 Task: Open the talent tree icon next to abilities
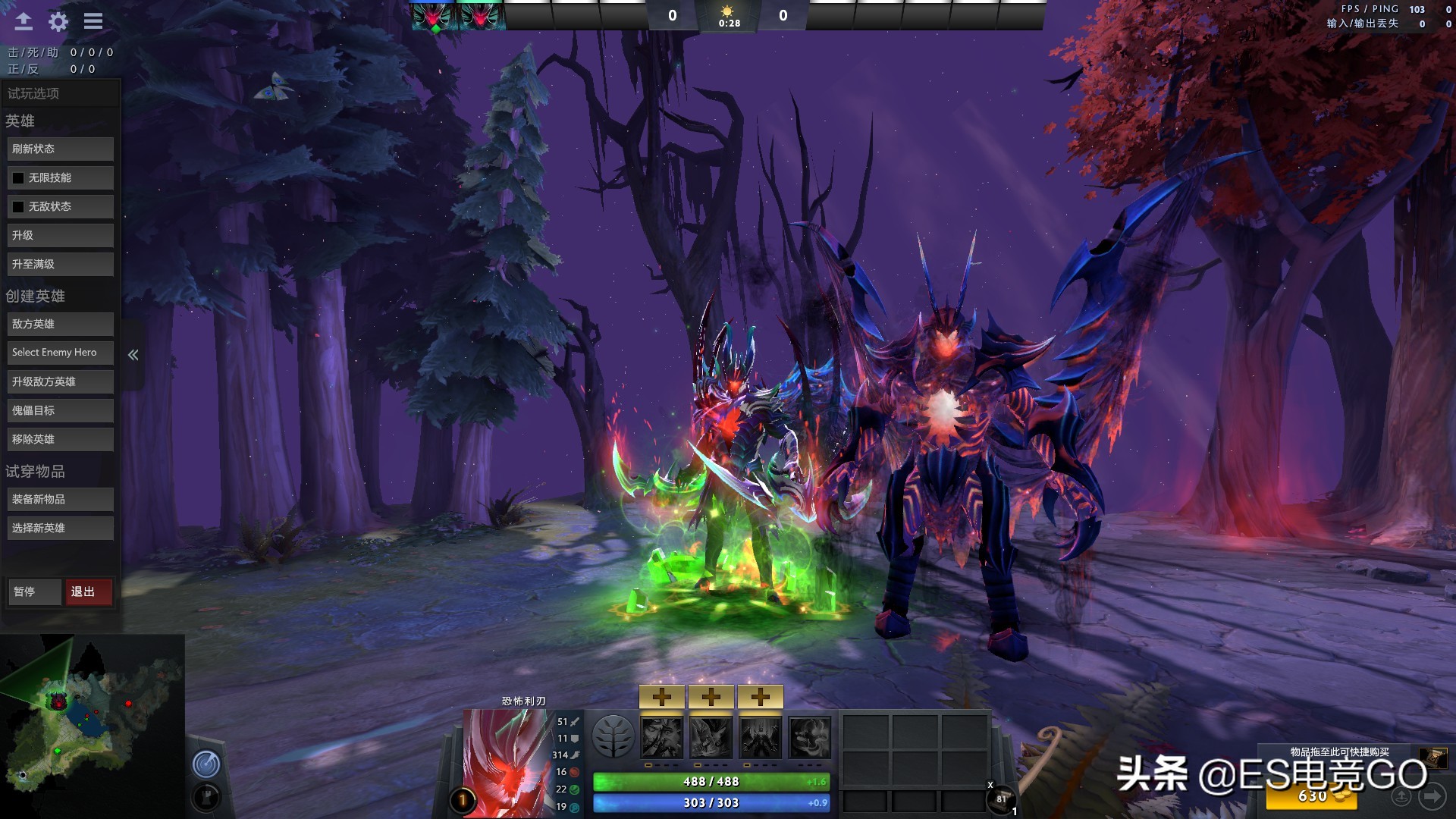coord(616,736)
